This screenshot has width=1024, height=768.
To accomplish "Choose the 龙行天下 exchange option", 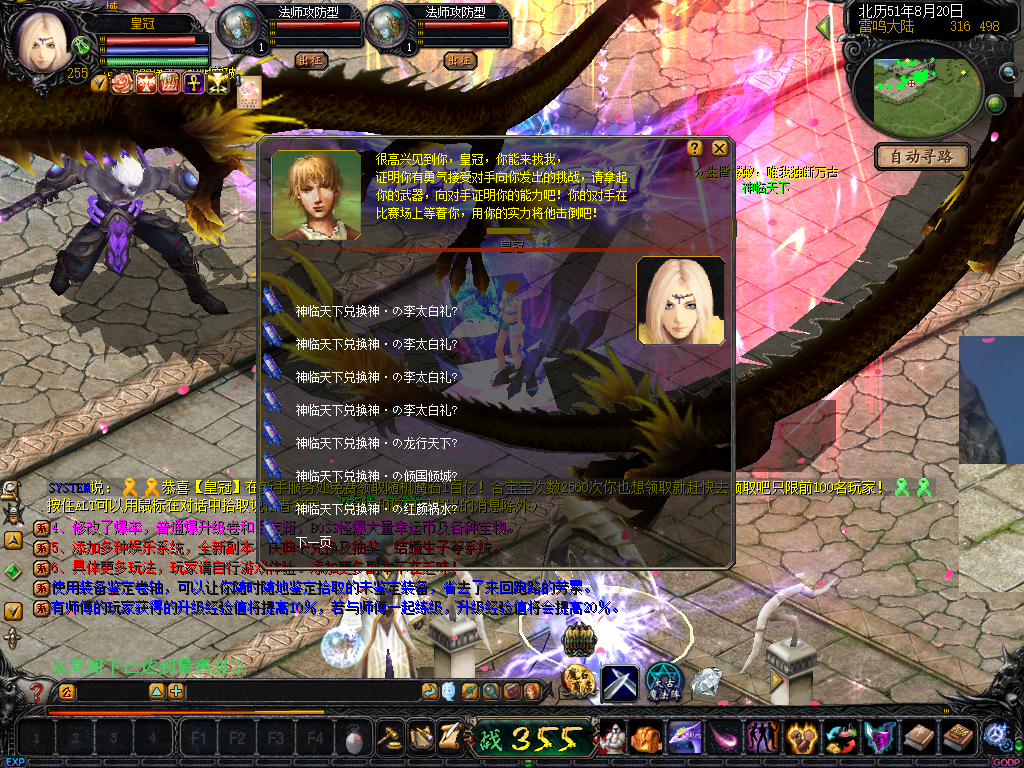I will 375,443.
